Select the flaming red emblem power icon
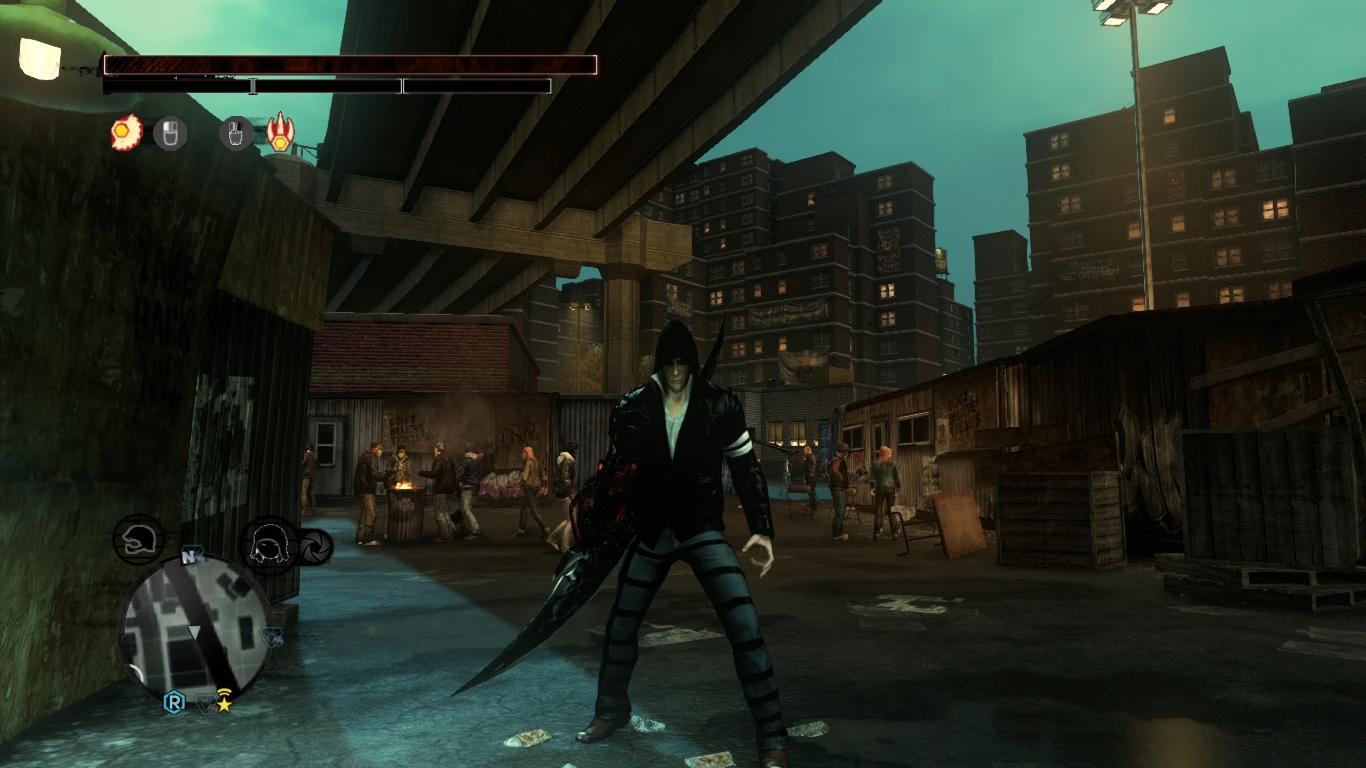Screen dimensions: 1366x768 281,132
